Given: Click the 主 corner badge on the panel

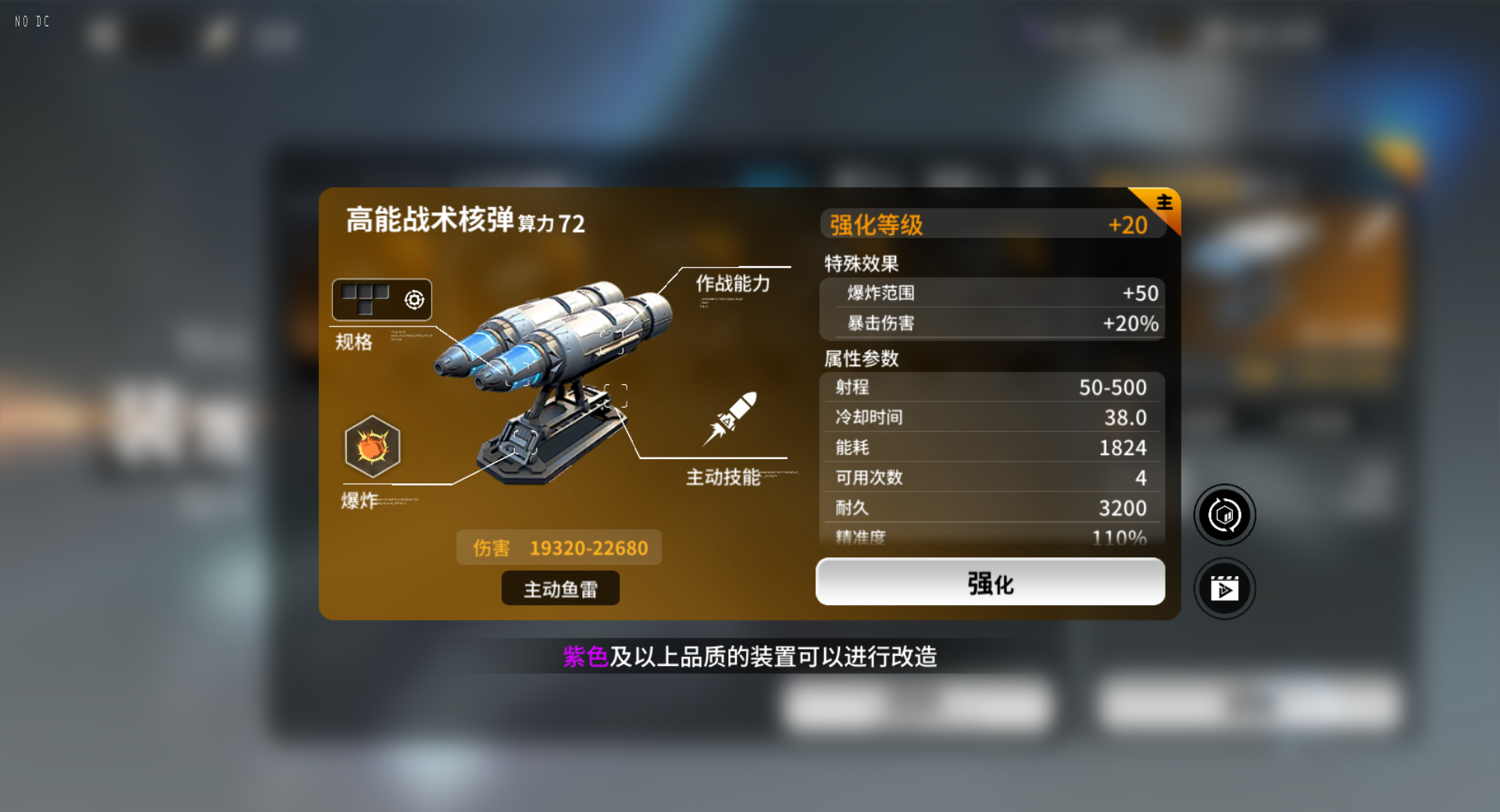Looking at the screenshot, I should tap(1162, 202).
